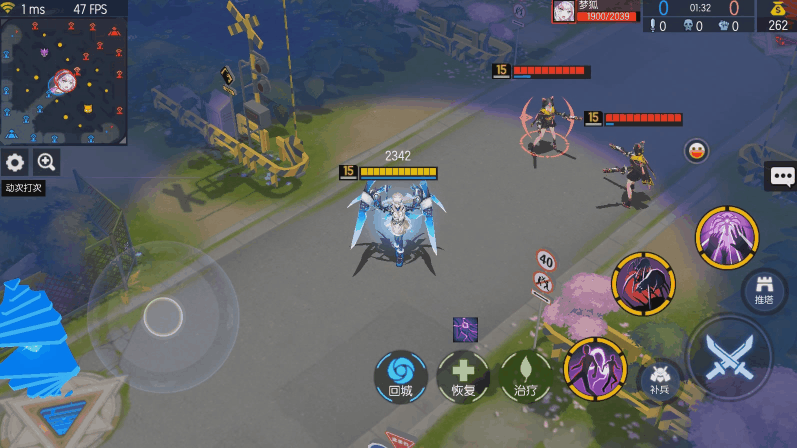Select the 推塔 tower attack button

coord(765,289)
